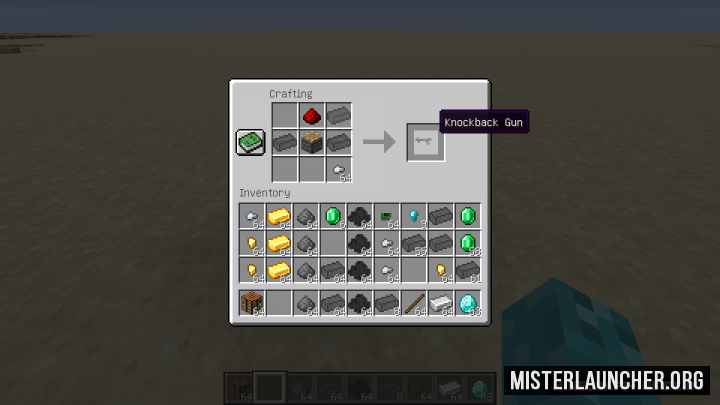This screenshot has height=405, width=720.
Task: Select the small green item in the inventory
Action: click(386, 215)
